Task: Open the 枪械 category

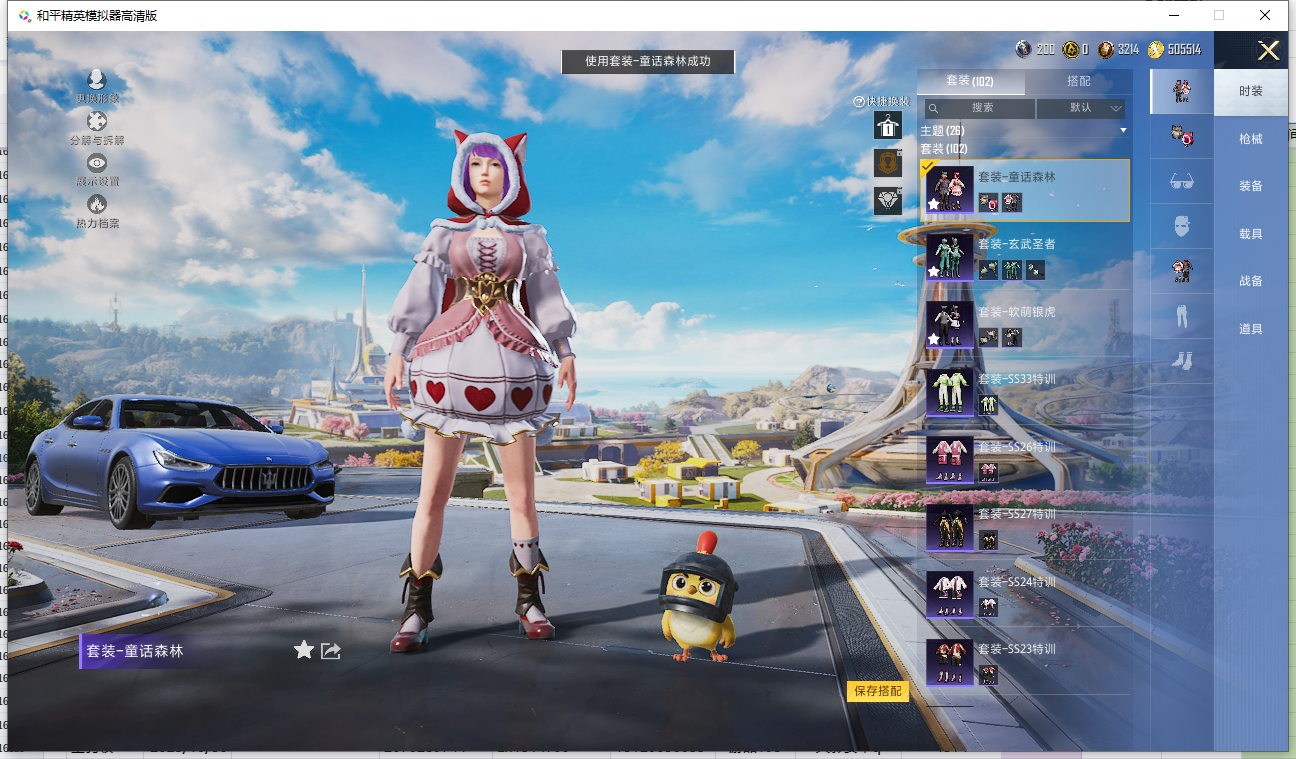Action: tap(1250, 139)
